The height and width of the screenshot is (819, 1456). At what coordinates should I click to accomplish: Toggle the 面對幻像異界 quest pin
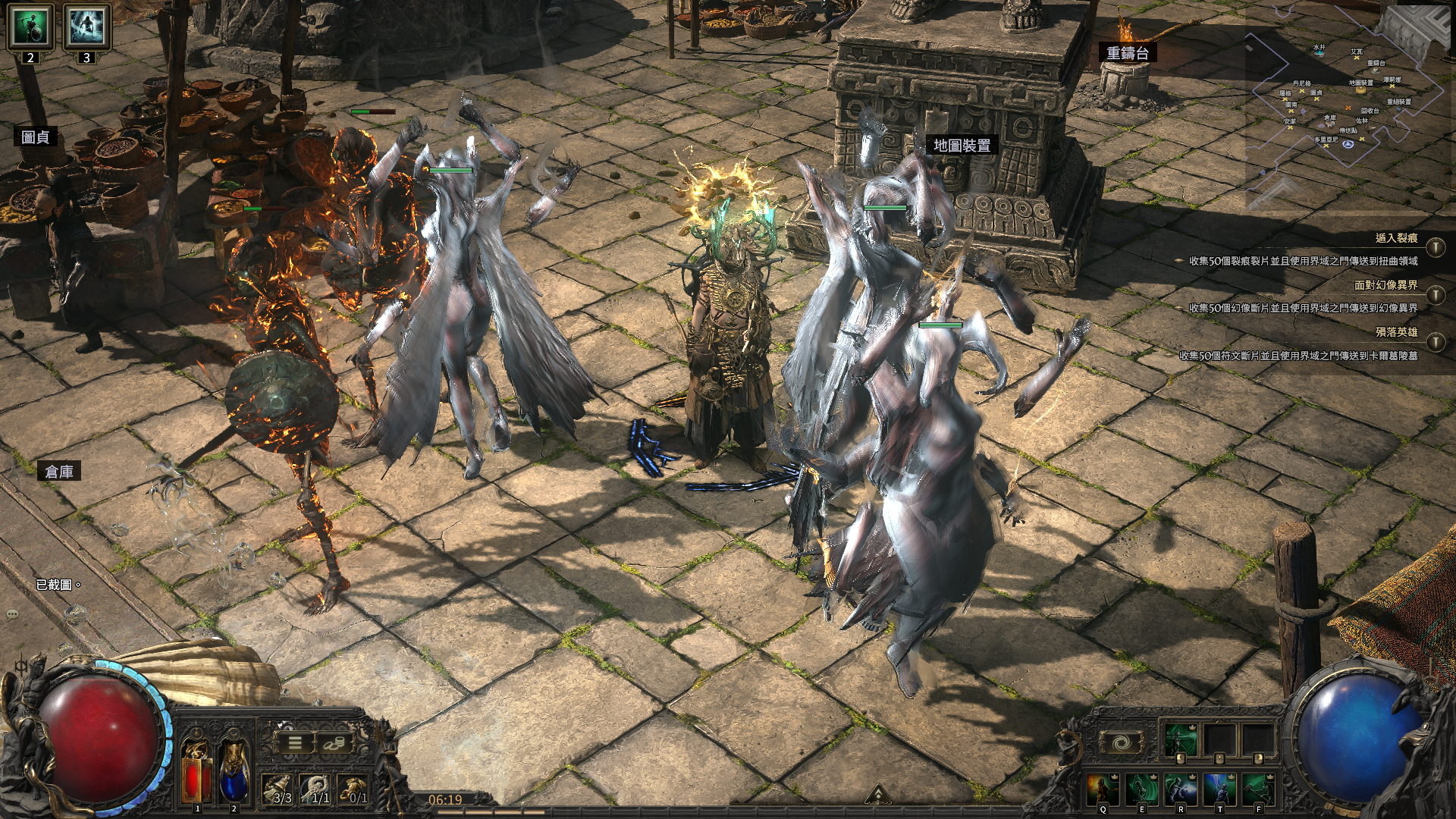pos(1436,295)
